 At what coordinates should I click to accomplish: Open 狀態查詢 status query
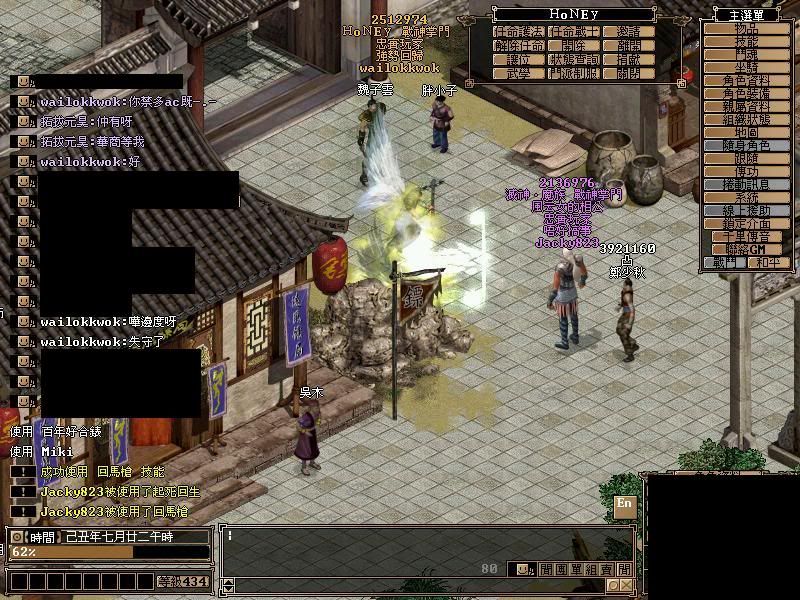tap(574, 60)
